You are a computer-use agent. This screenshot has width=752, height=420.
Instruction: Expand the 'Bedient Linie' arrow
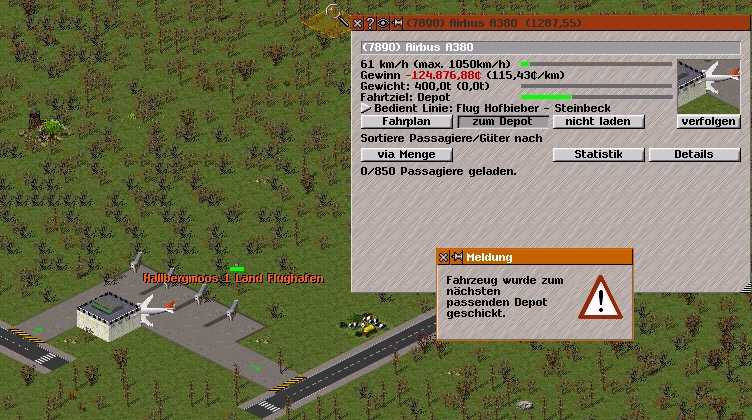pos(366,107)
